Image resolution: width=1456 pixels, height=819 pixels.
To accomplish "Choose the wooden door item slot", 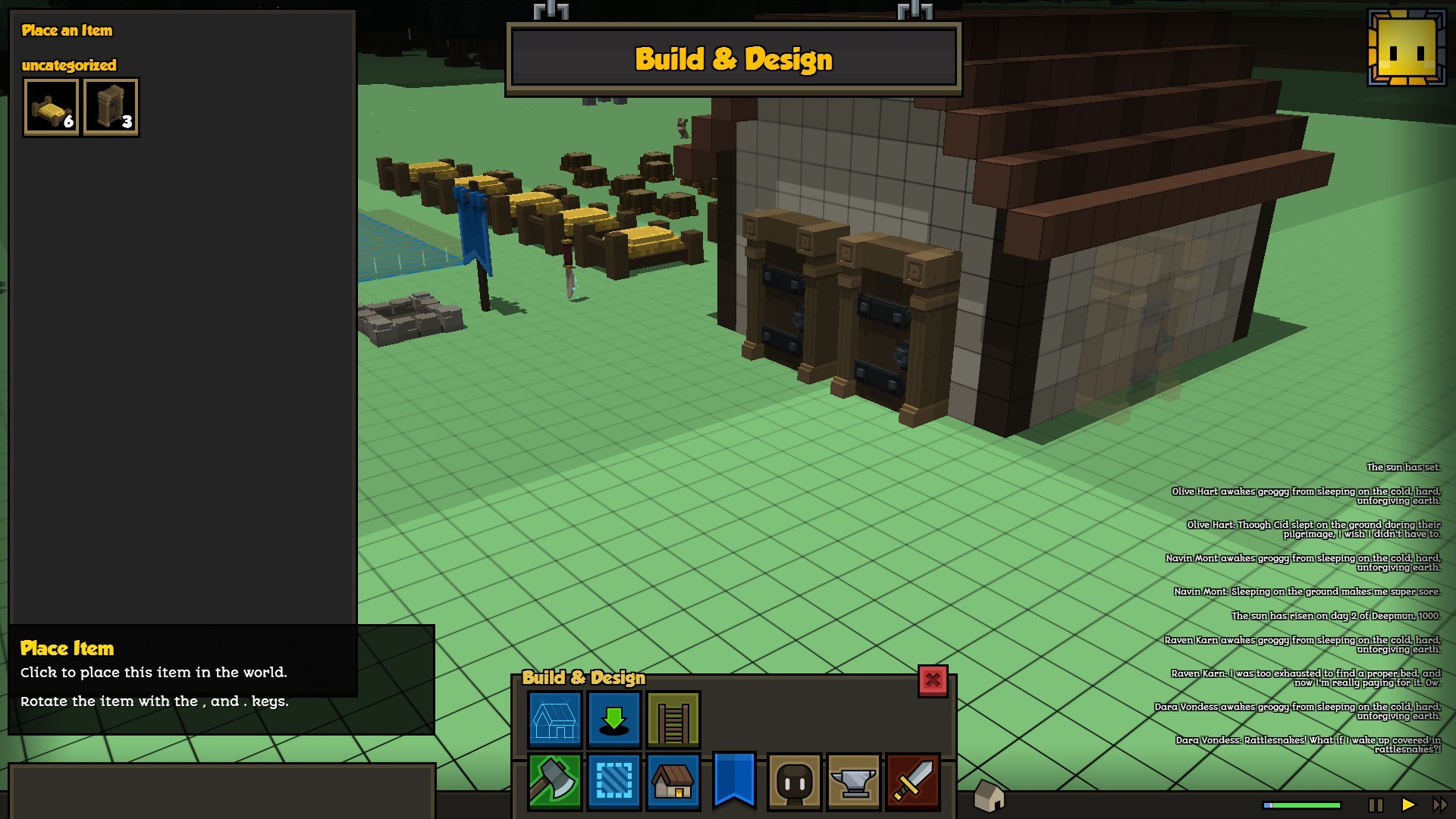I will (x=111, y=107).
